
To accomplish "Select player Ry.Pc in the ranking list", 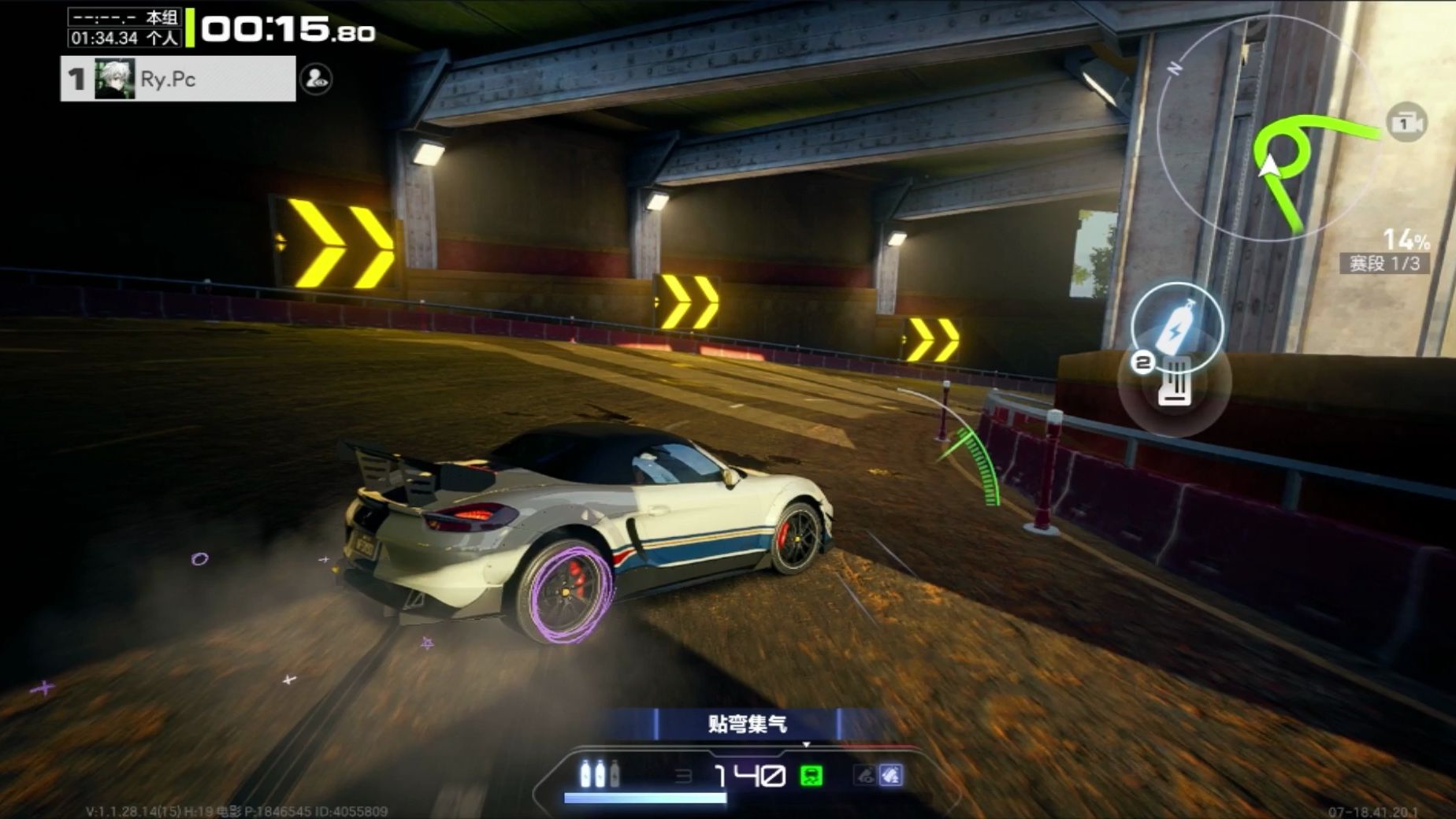I will [178, 79].
